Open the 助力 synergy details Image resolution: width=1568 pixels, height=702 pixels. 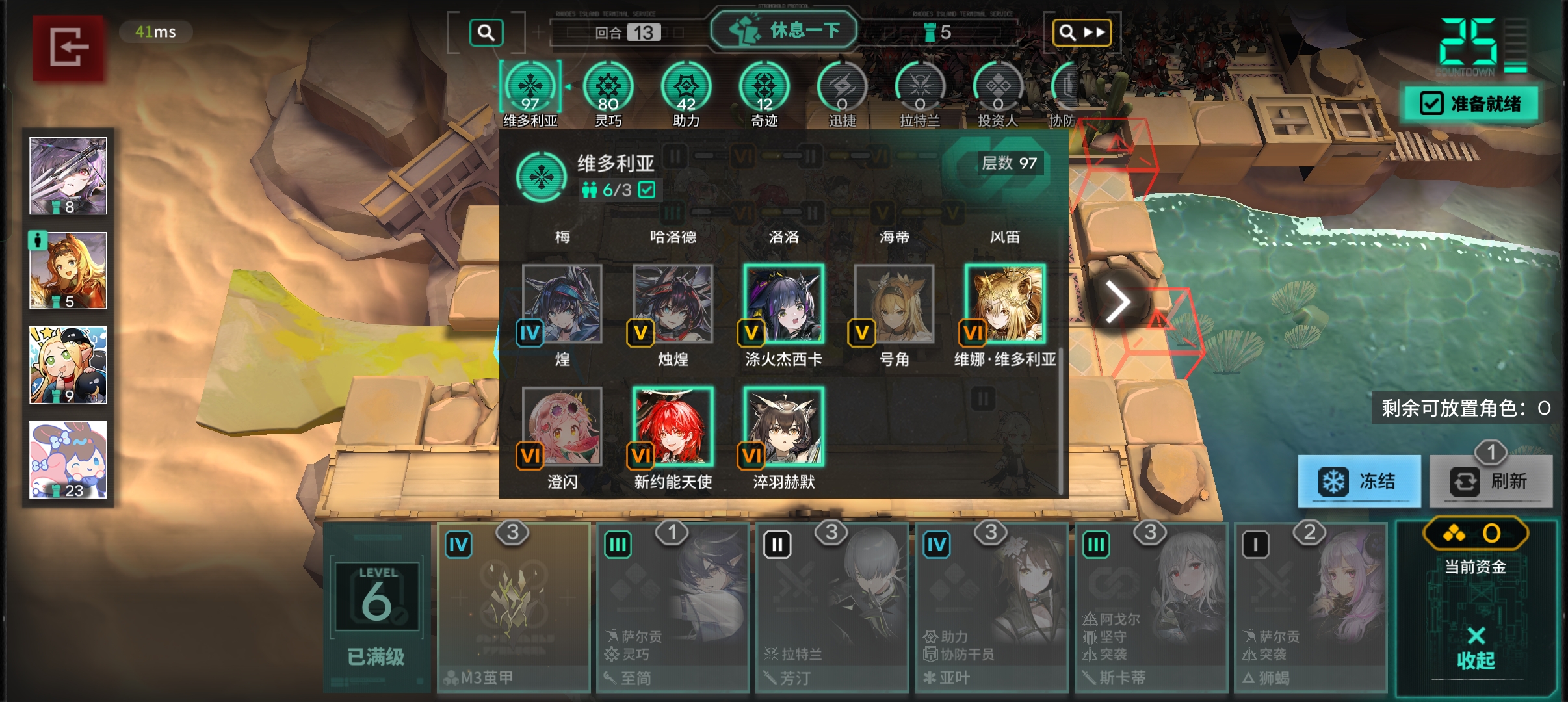pos(686,87)
